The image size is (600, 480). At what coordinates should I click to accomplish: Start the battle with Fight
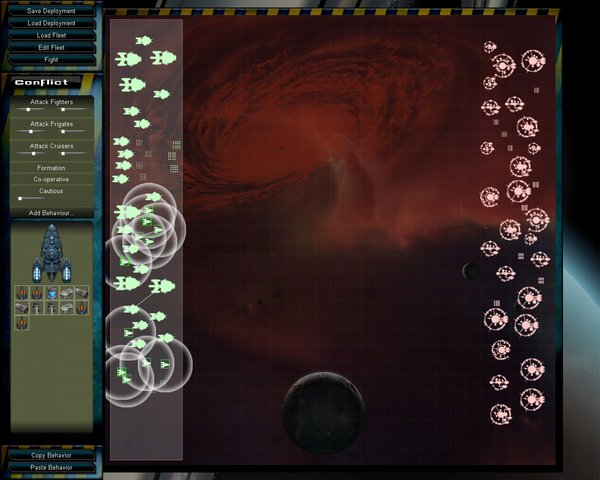tap(51, 59)
